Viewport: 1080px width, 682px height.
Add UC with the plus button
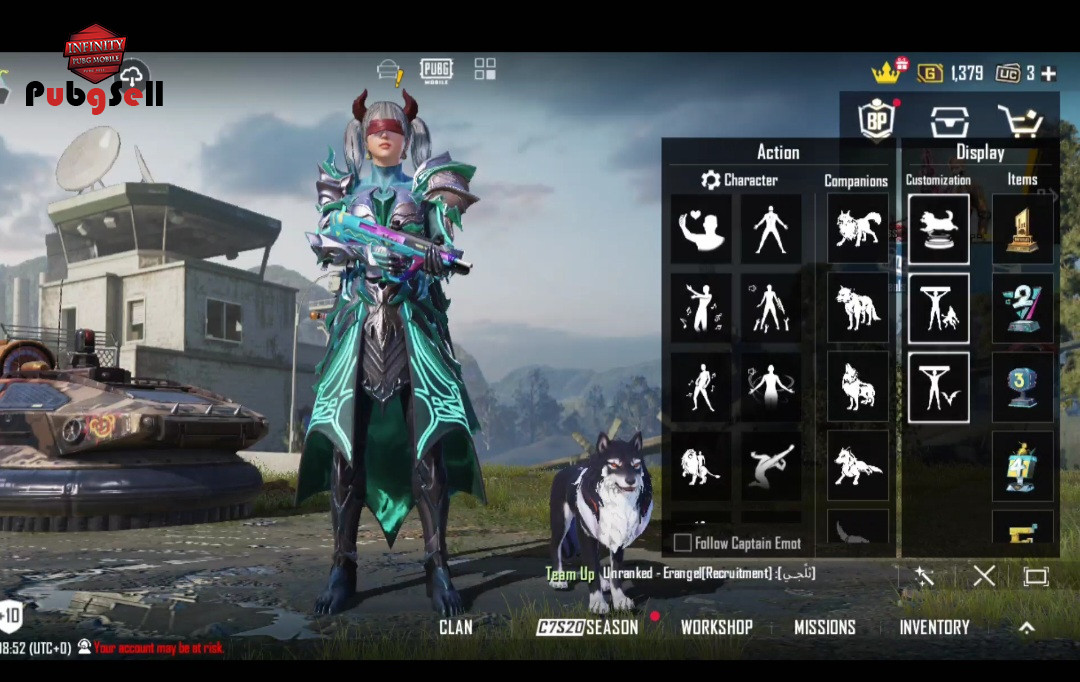pos(1048,73)
